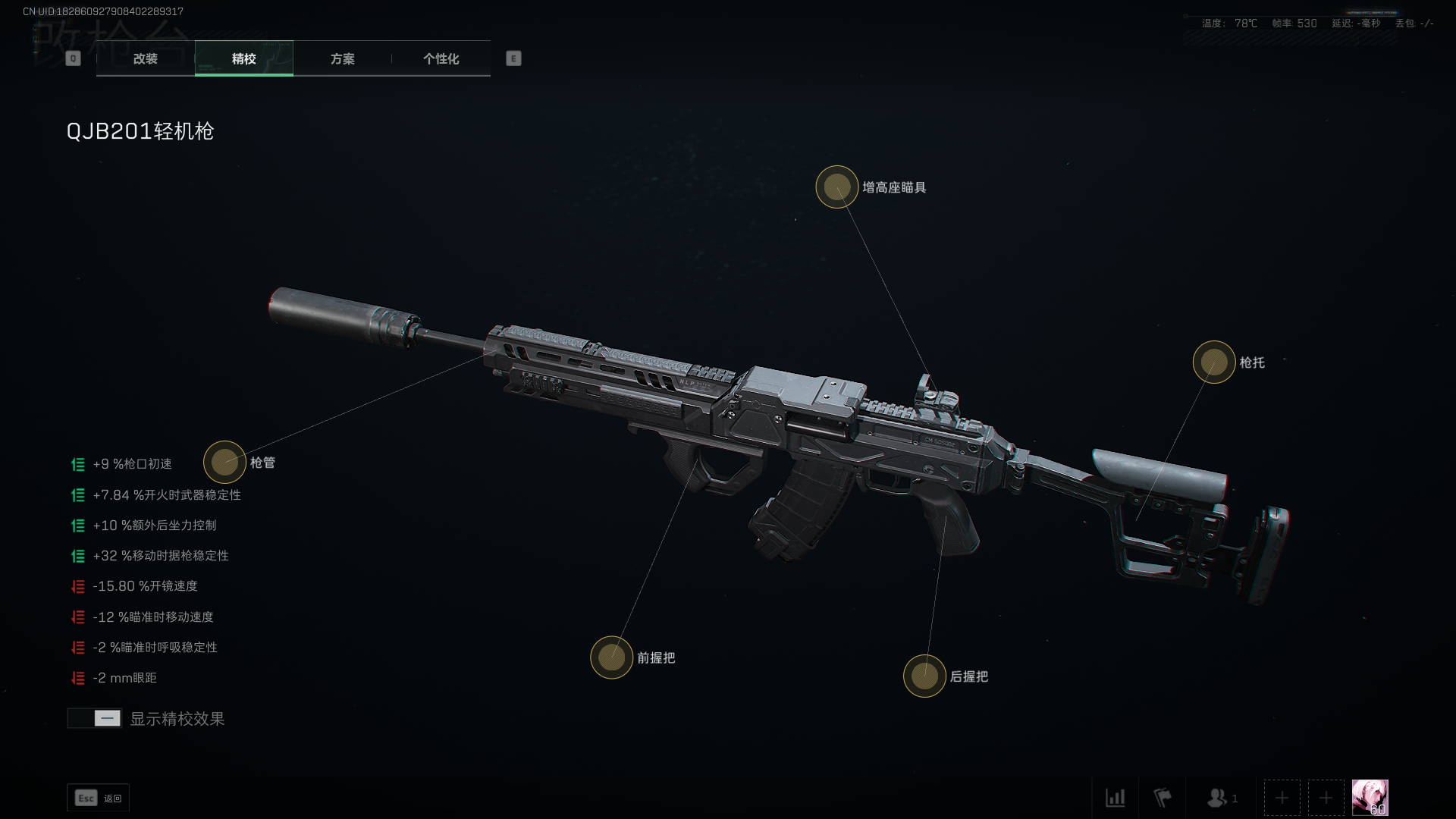Image resolution: width=1456 pixels, height=819 pixels.
Task: Open the 方案 tab
Action: click(x=342, y=58)
